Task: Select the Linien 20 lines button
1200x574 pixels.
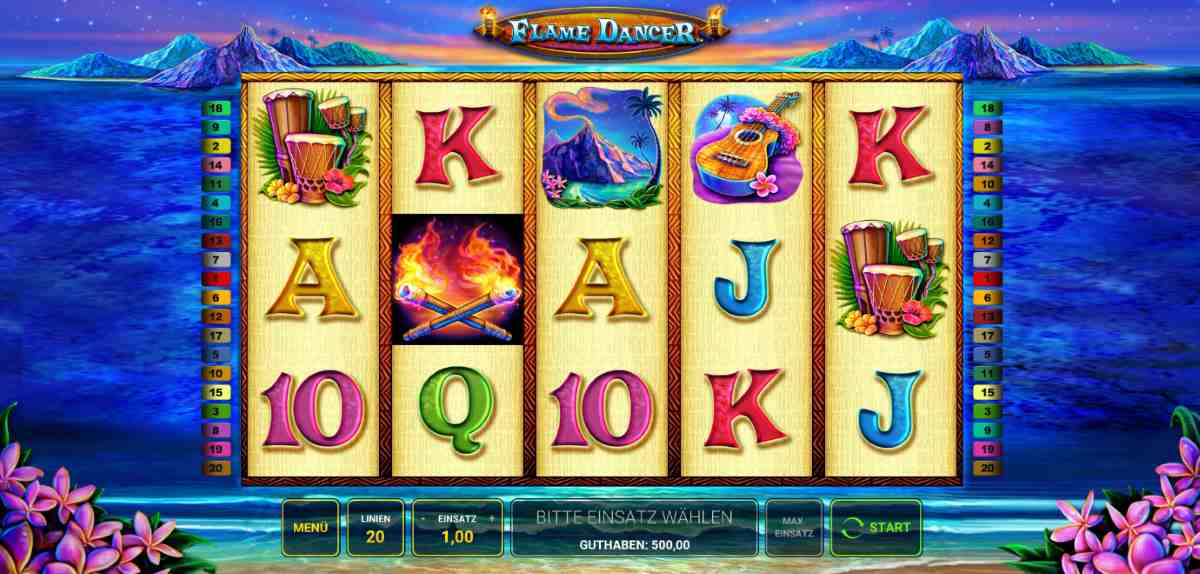Action: click(376, 527)
